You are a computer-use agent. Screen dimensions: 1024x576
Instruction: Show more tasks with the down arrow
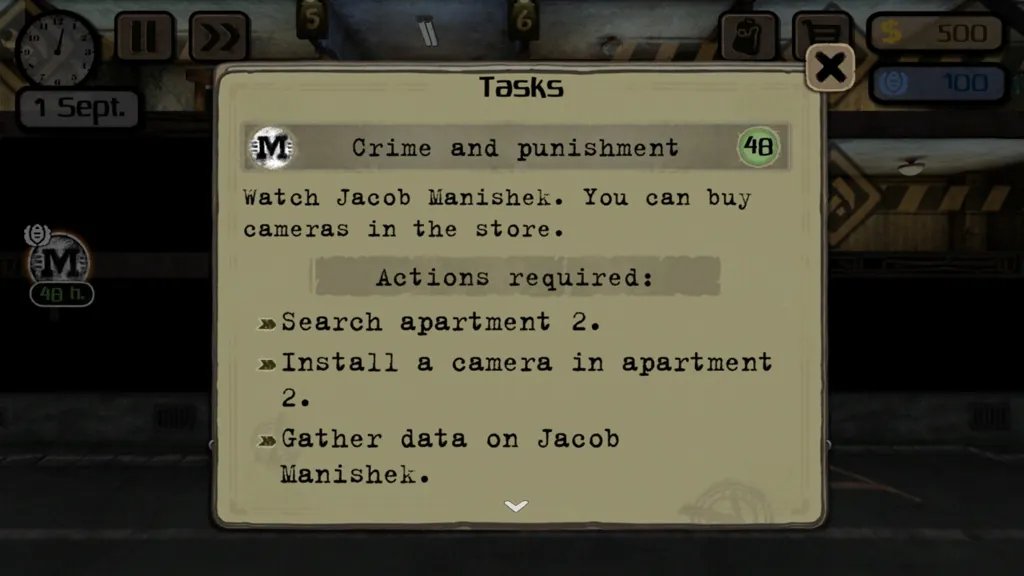(516, 506)
